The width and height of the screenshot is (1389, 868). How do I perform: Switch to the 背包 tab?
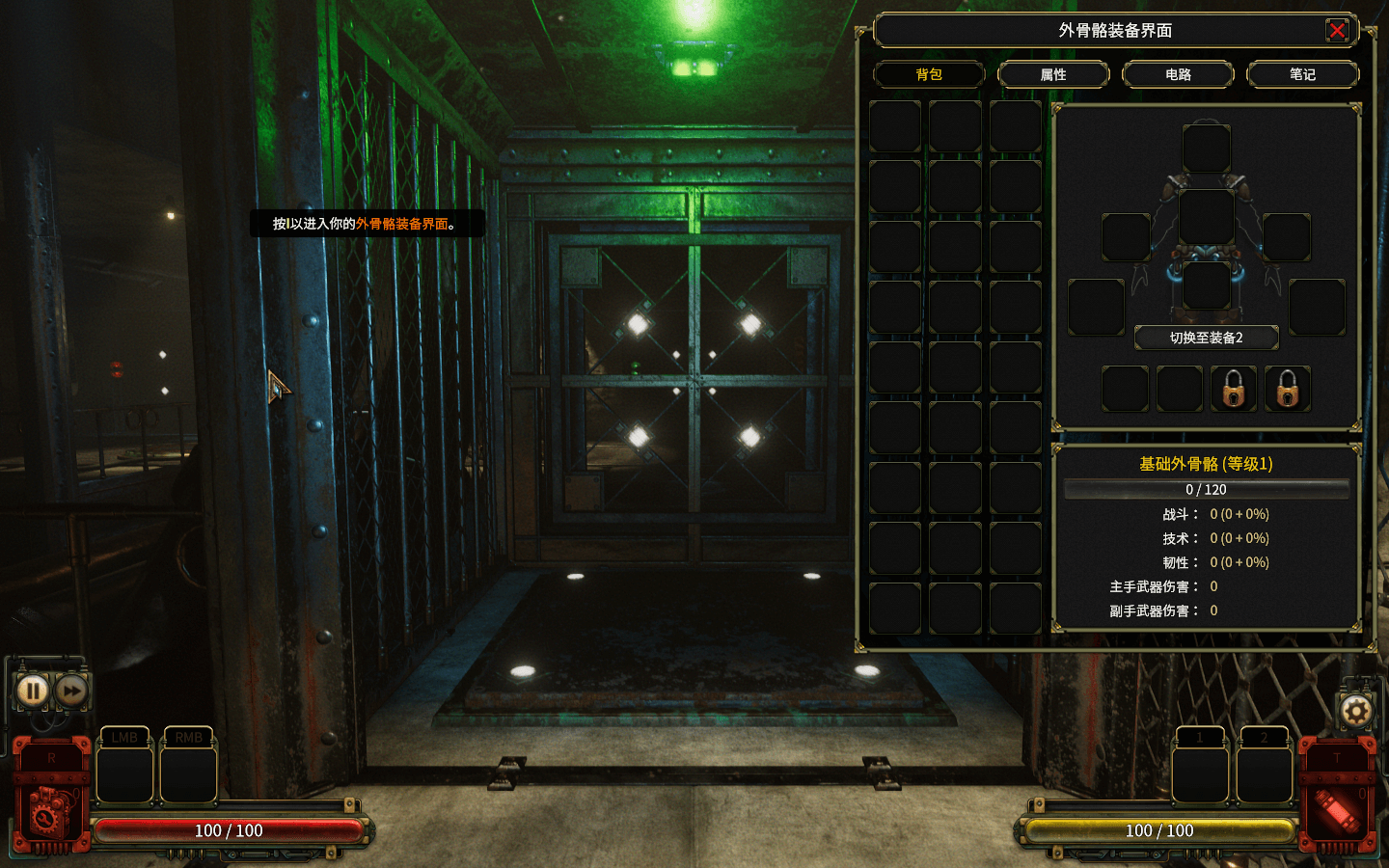click(x=929, y=74)
